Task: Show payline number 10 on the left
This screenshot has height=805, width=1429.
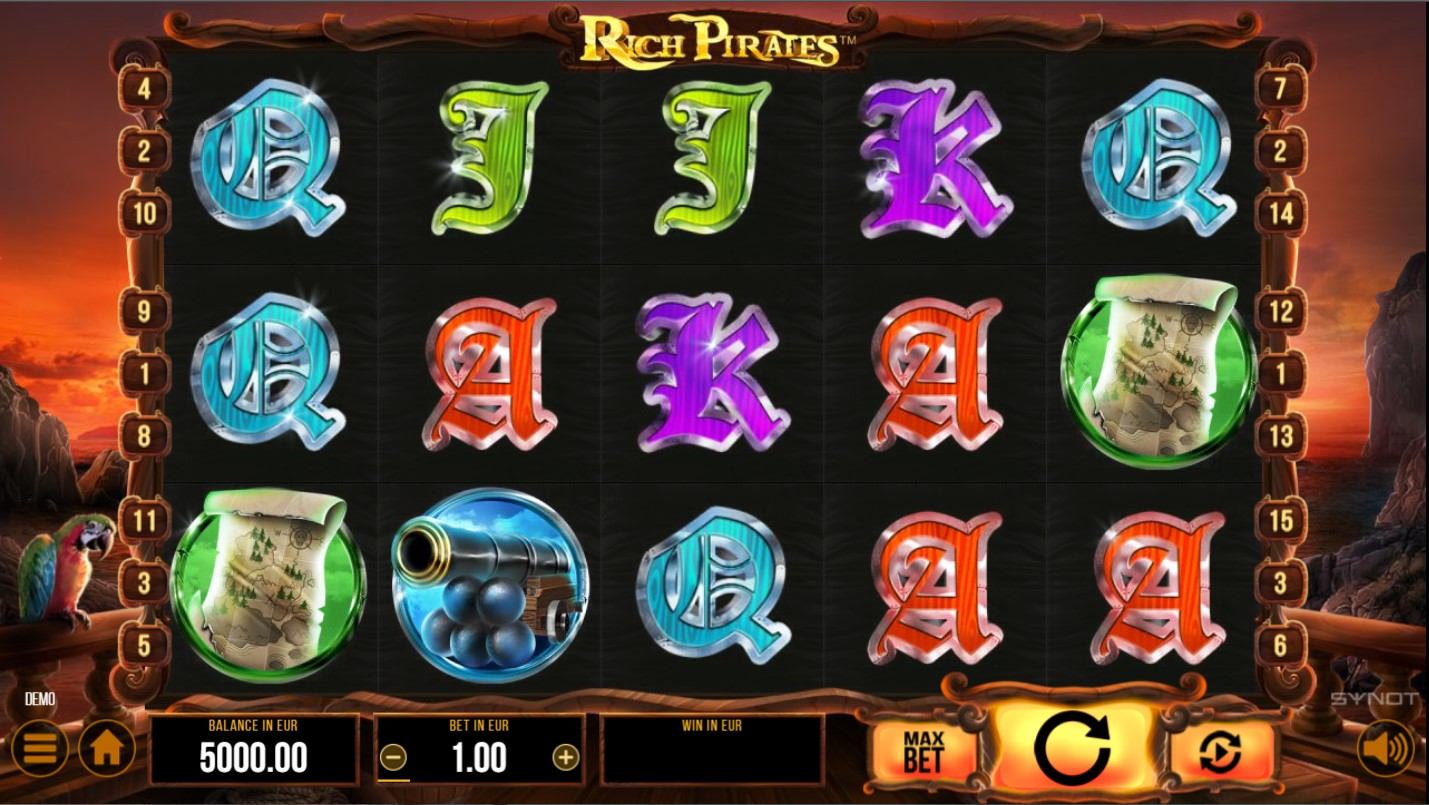Action: pos(145,213)
